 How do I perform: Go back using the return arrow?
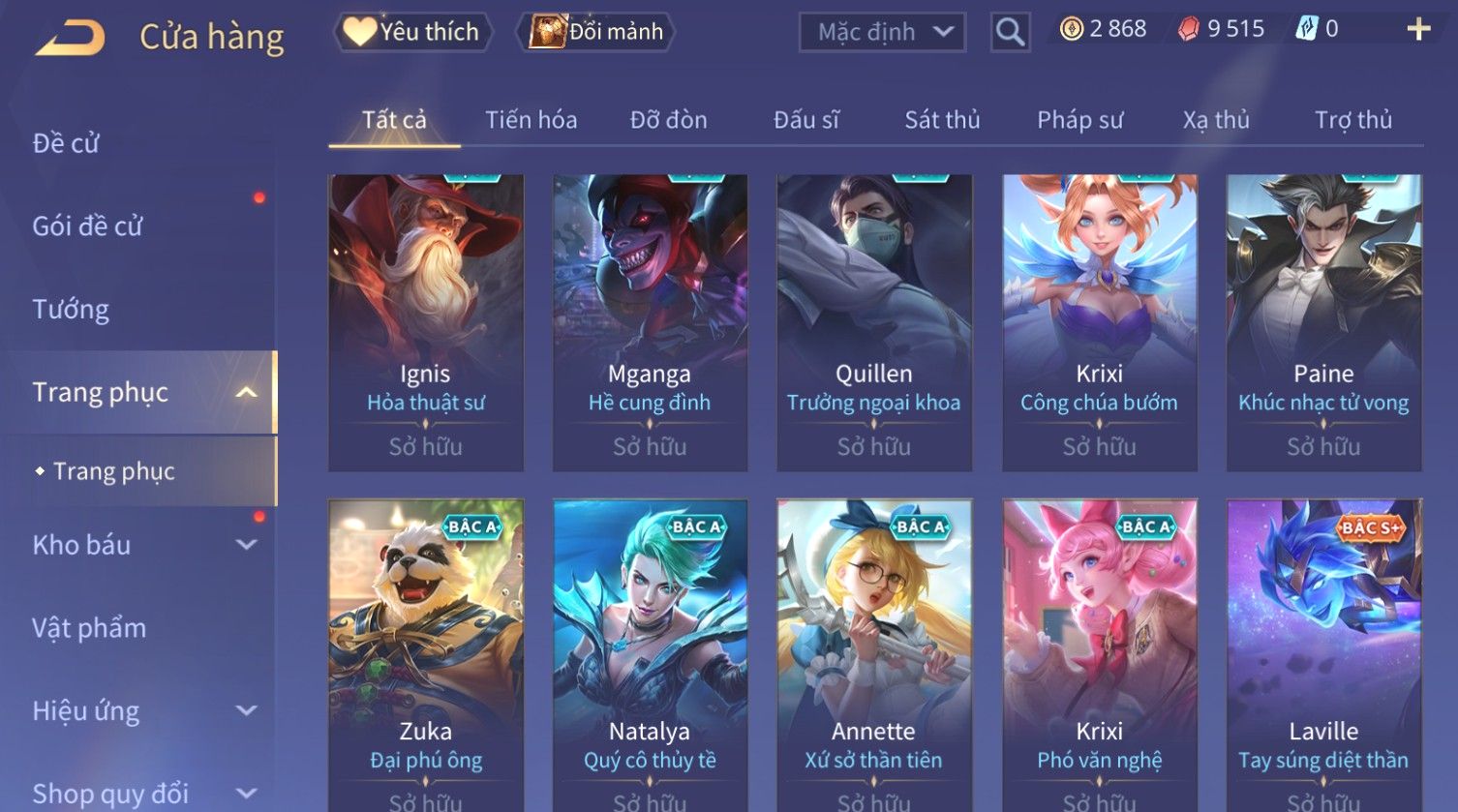click(71, 38)
